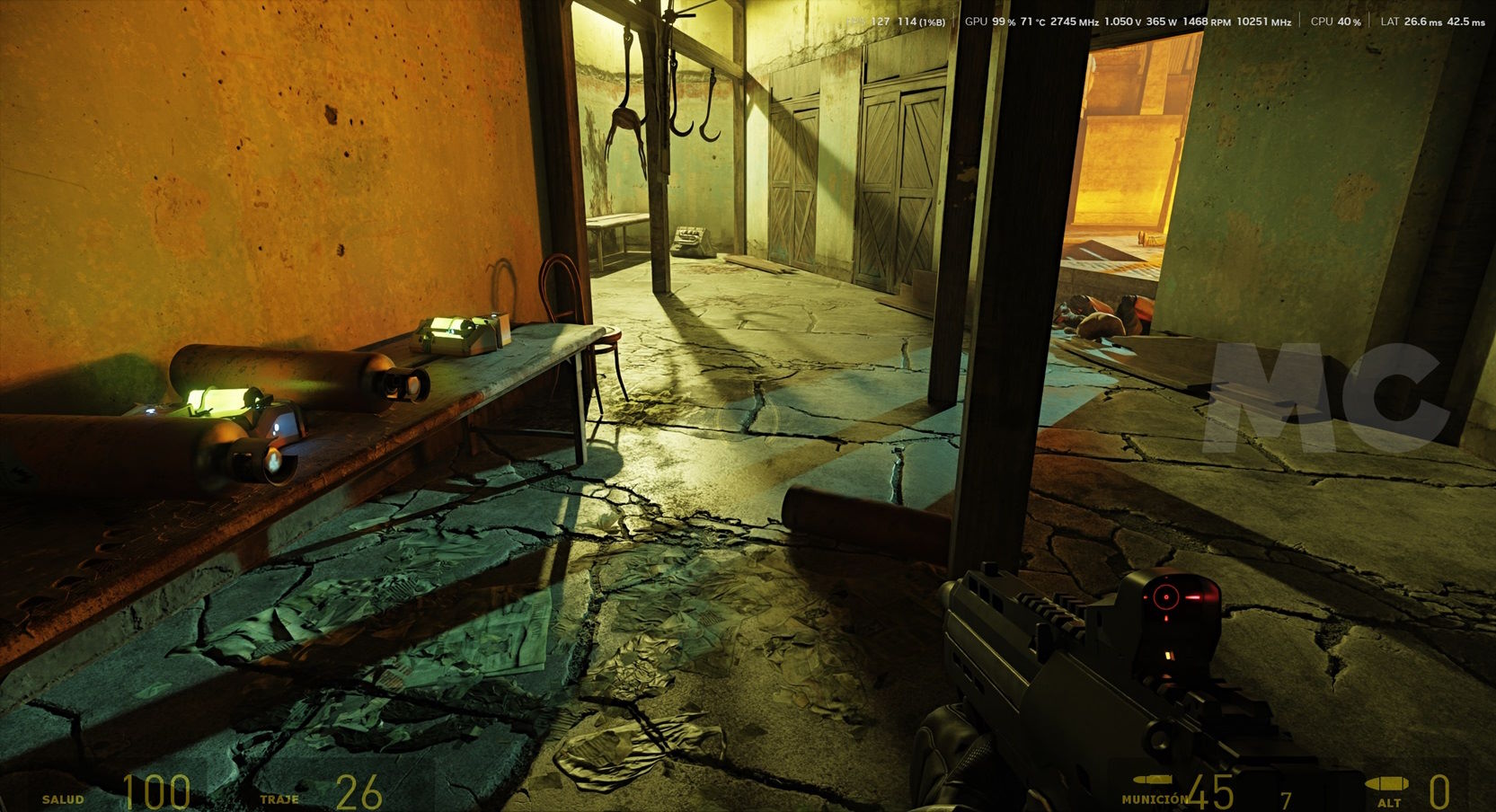Click the MUNICIÓN bullet icon
The height and width of the screenshot is (812, 1496).
point(1153,781)
